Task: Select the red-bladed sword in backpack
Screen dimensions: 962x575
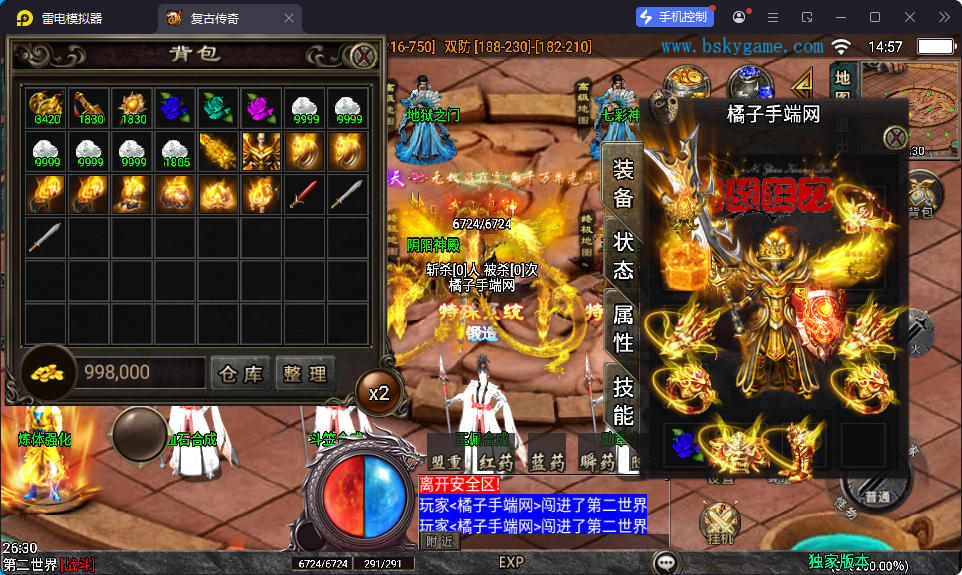Action: pos(305,193)
